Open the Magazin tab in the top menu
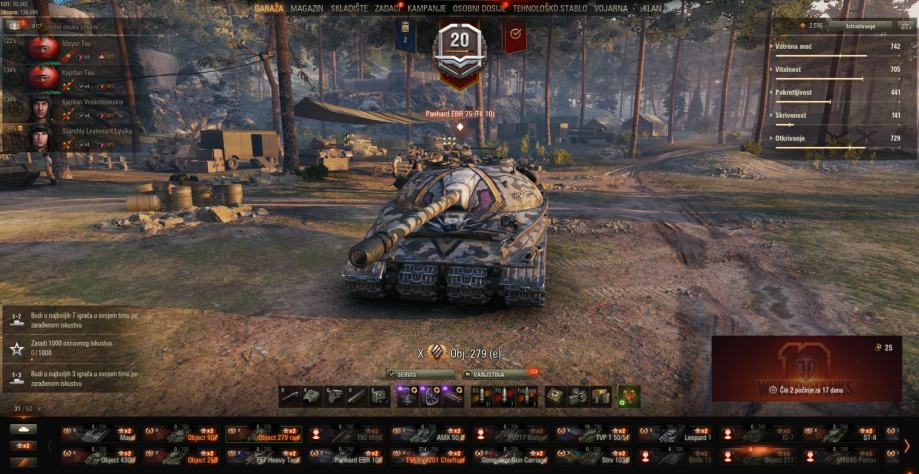 306,8
